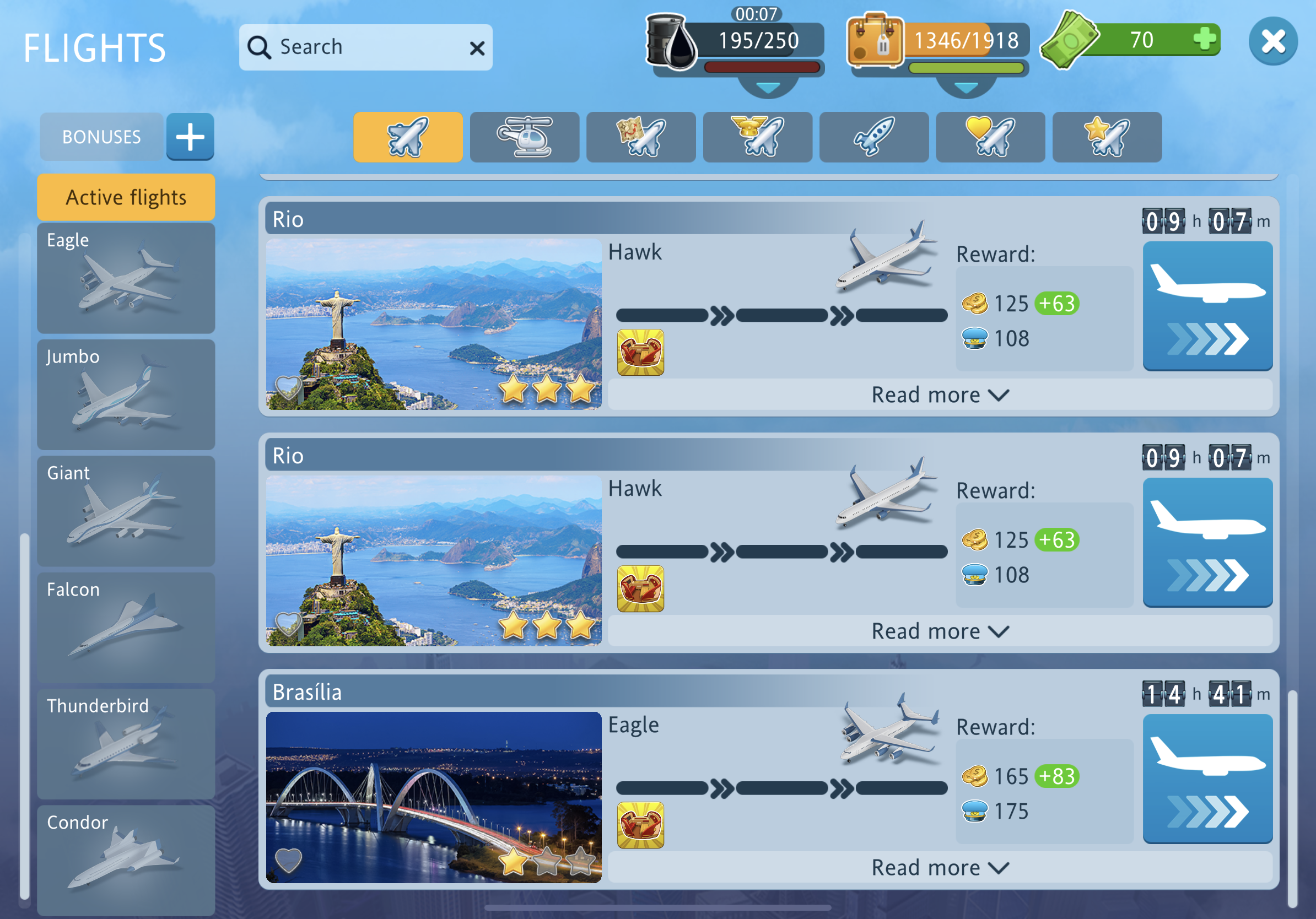Pick the Giant plane
This screenshot has width=1316, height=919.
point(126,511)
